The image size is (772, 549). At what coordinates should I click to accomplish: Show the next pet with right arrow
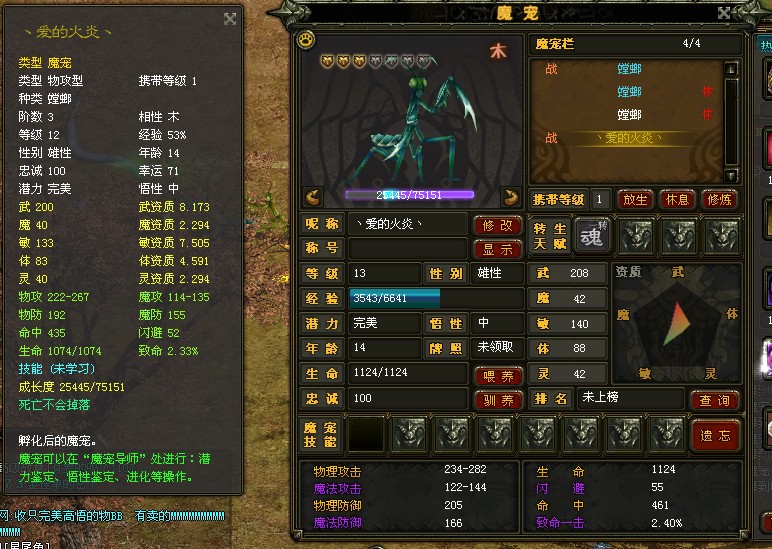(x=511, y=197)
